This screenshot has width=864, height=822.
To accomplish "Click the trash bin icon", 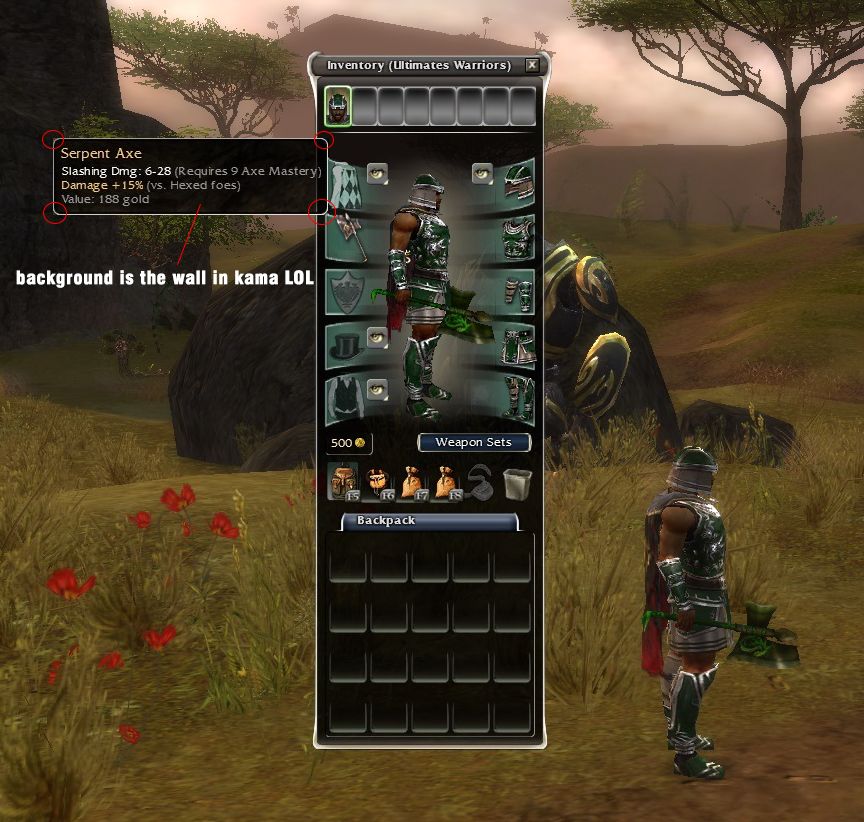I will [x=517, y=483].
